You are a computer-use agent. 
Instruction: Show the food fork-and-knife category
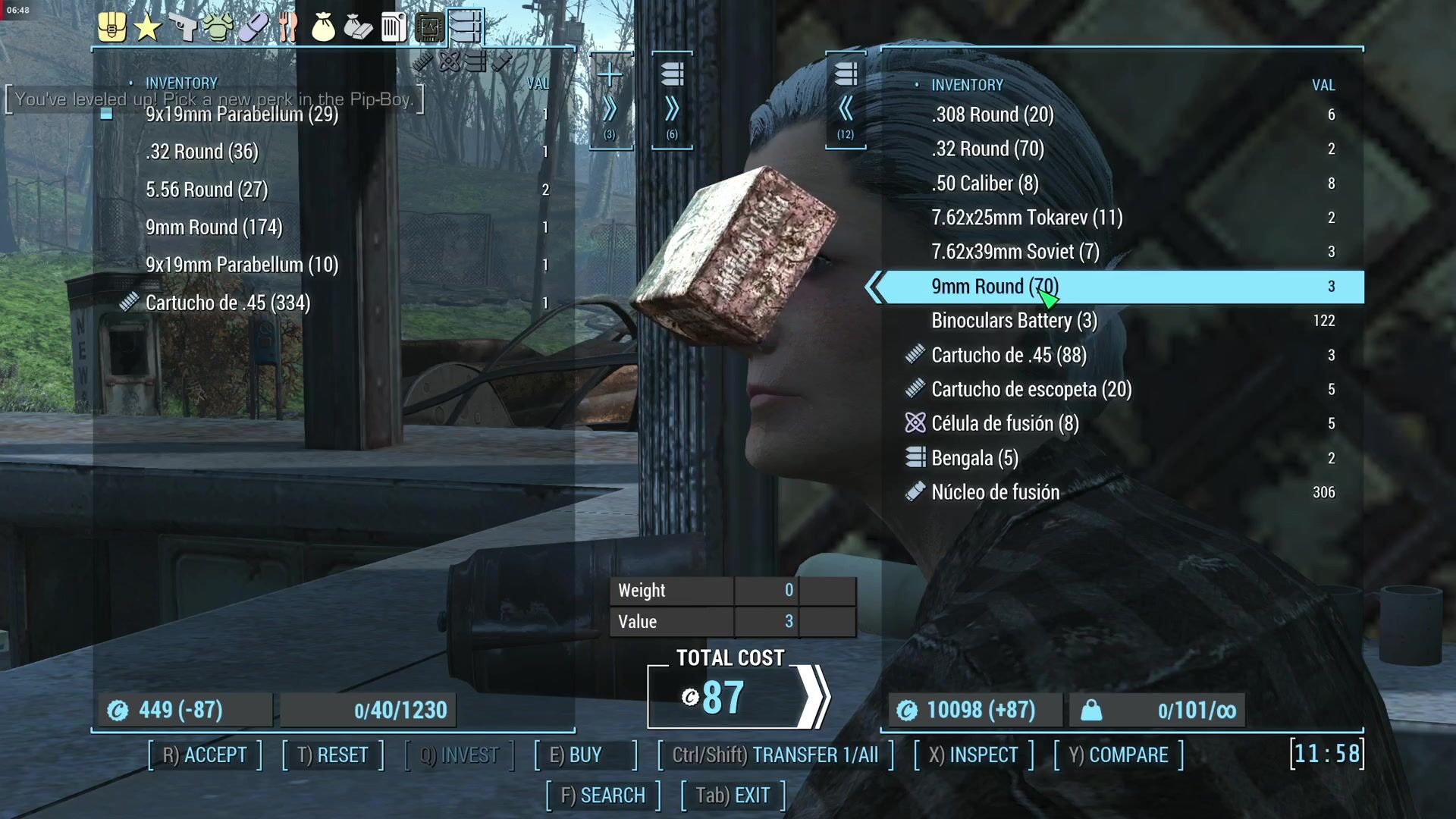[x=287, y=28]
